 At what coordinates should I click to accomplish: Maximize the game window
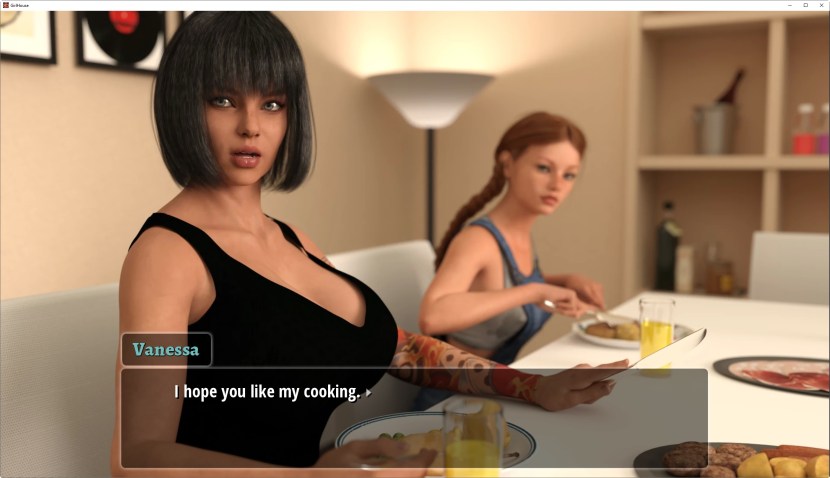coord(806,5)
